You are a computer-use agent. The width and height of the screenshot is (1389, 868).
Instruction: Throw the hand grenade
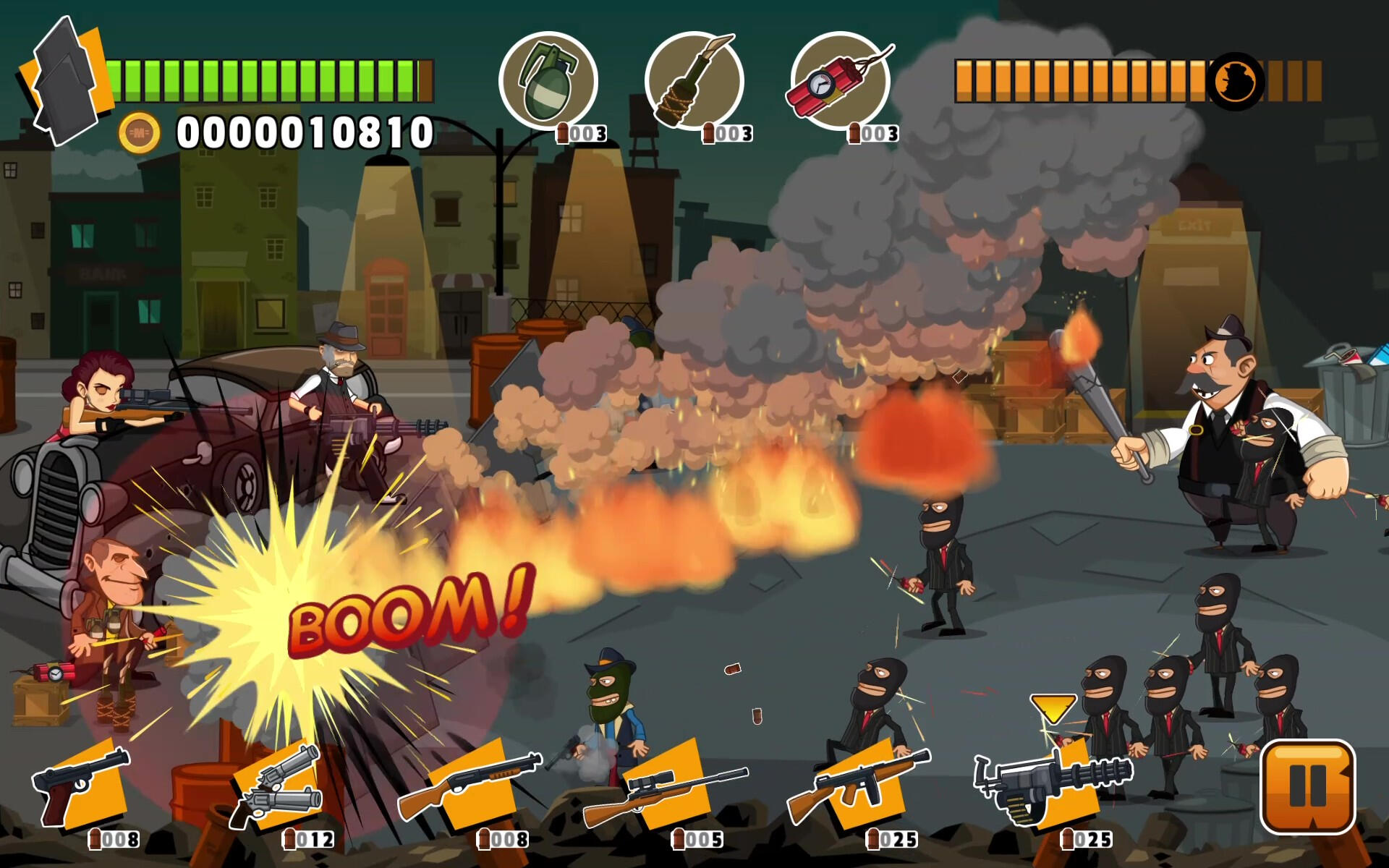click(x=548, y=81)
